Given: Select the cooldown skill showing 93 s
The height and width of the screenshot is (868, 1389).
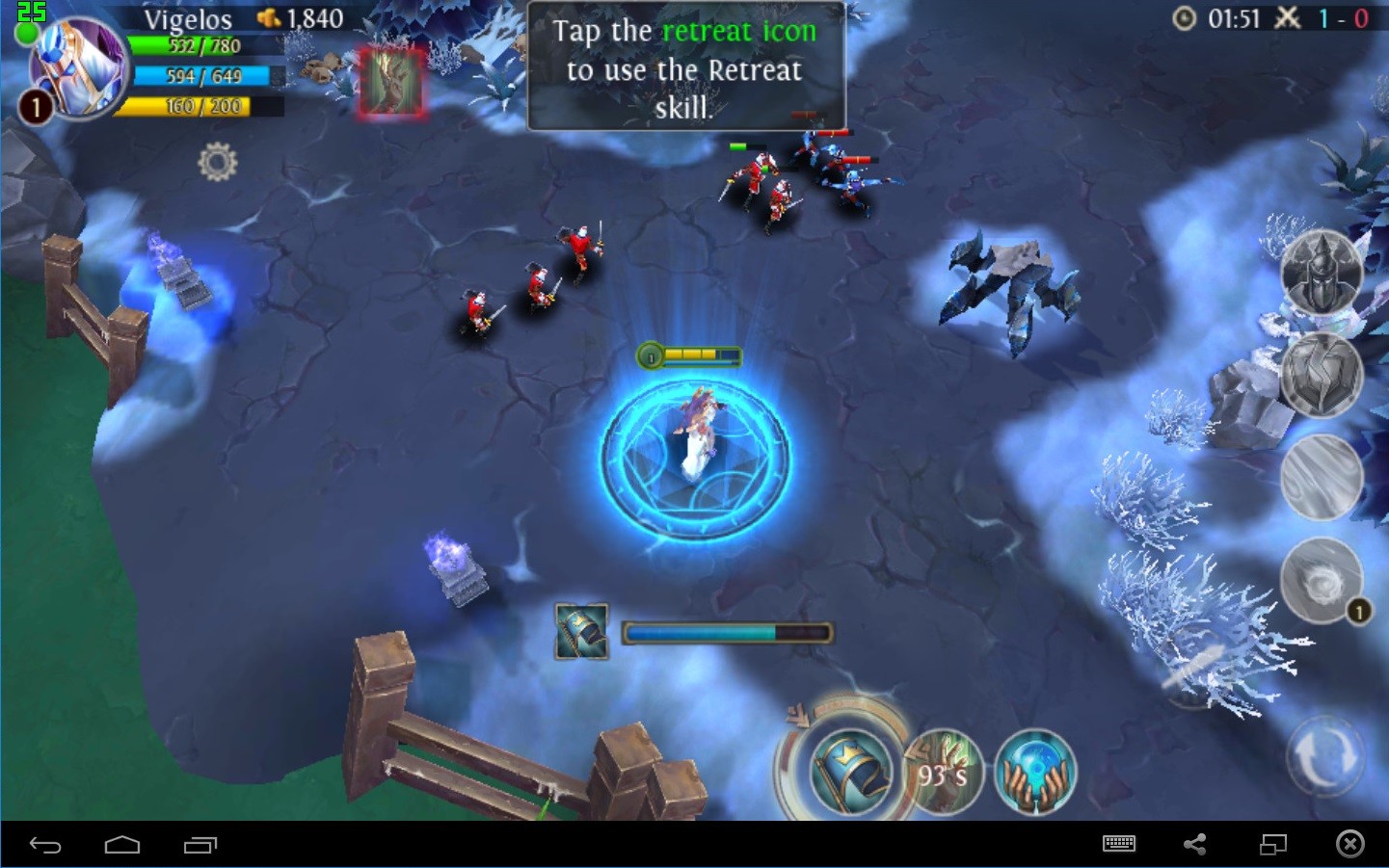Looking at the screenshot, I should [942, 773].
